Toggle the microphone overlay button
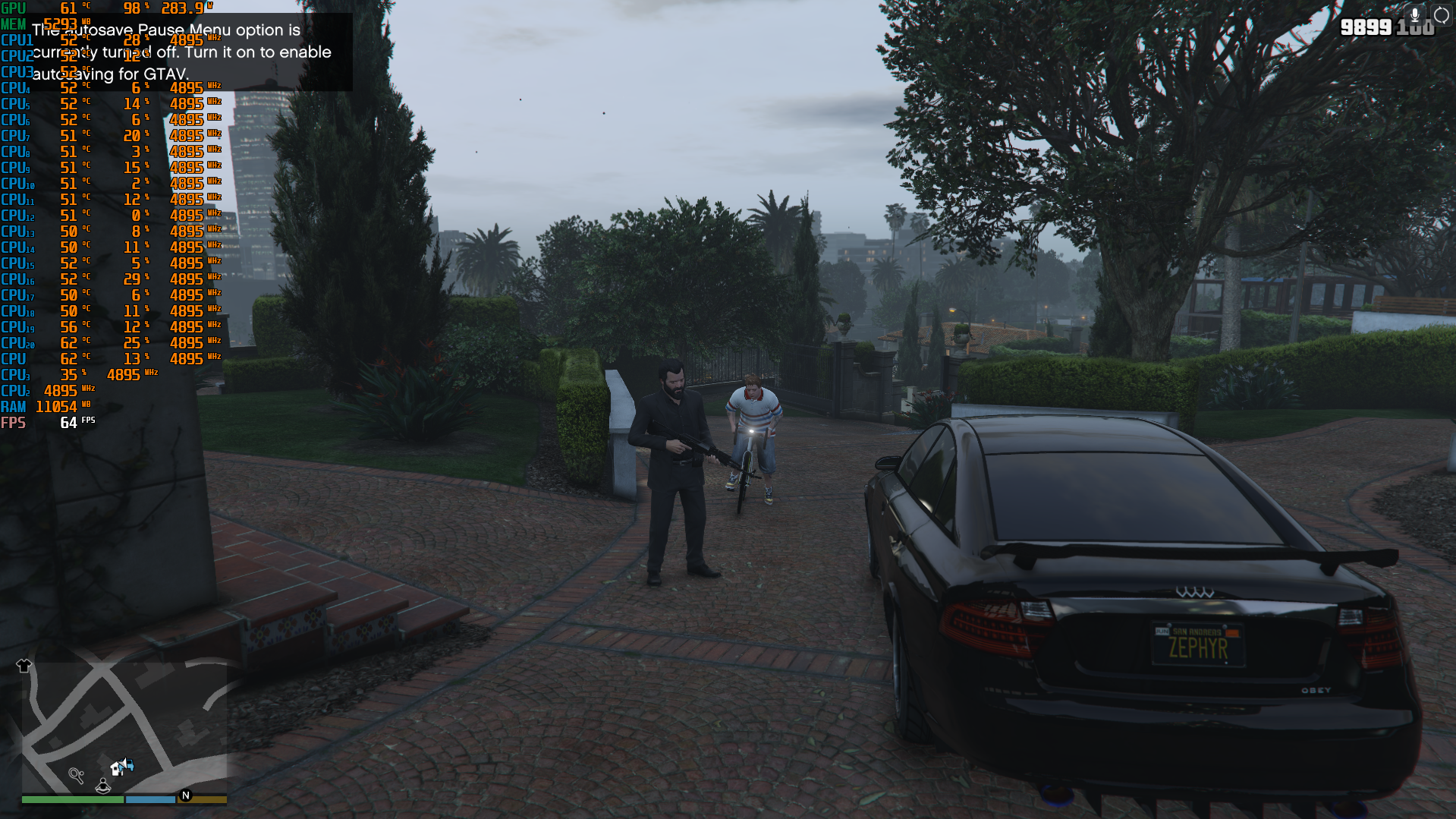Screen dimensions: 1456x819 1415,15
